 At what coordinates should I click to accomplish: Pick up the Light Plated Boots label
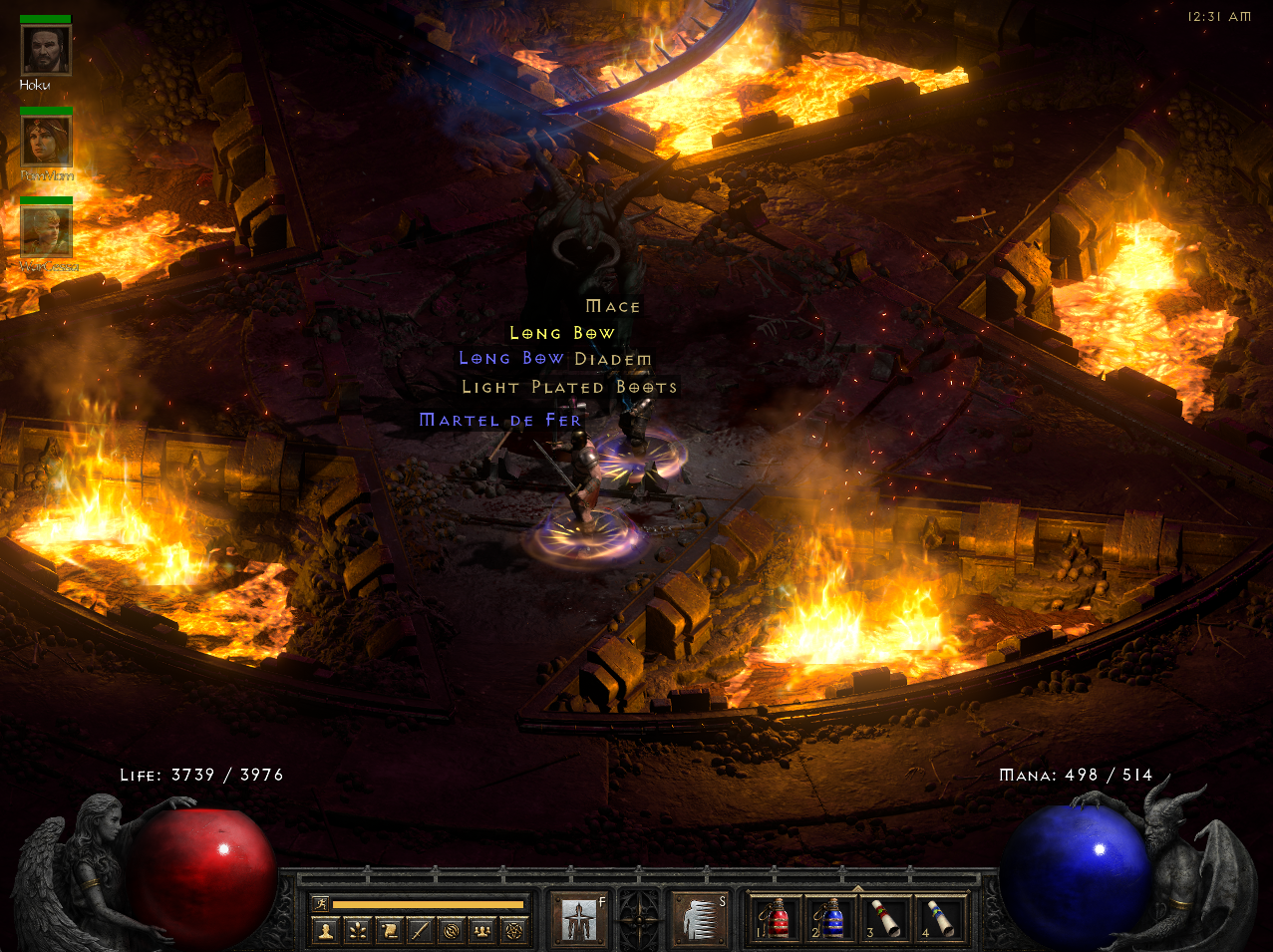point(569,387)
